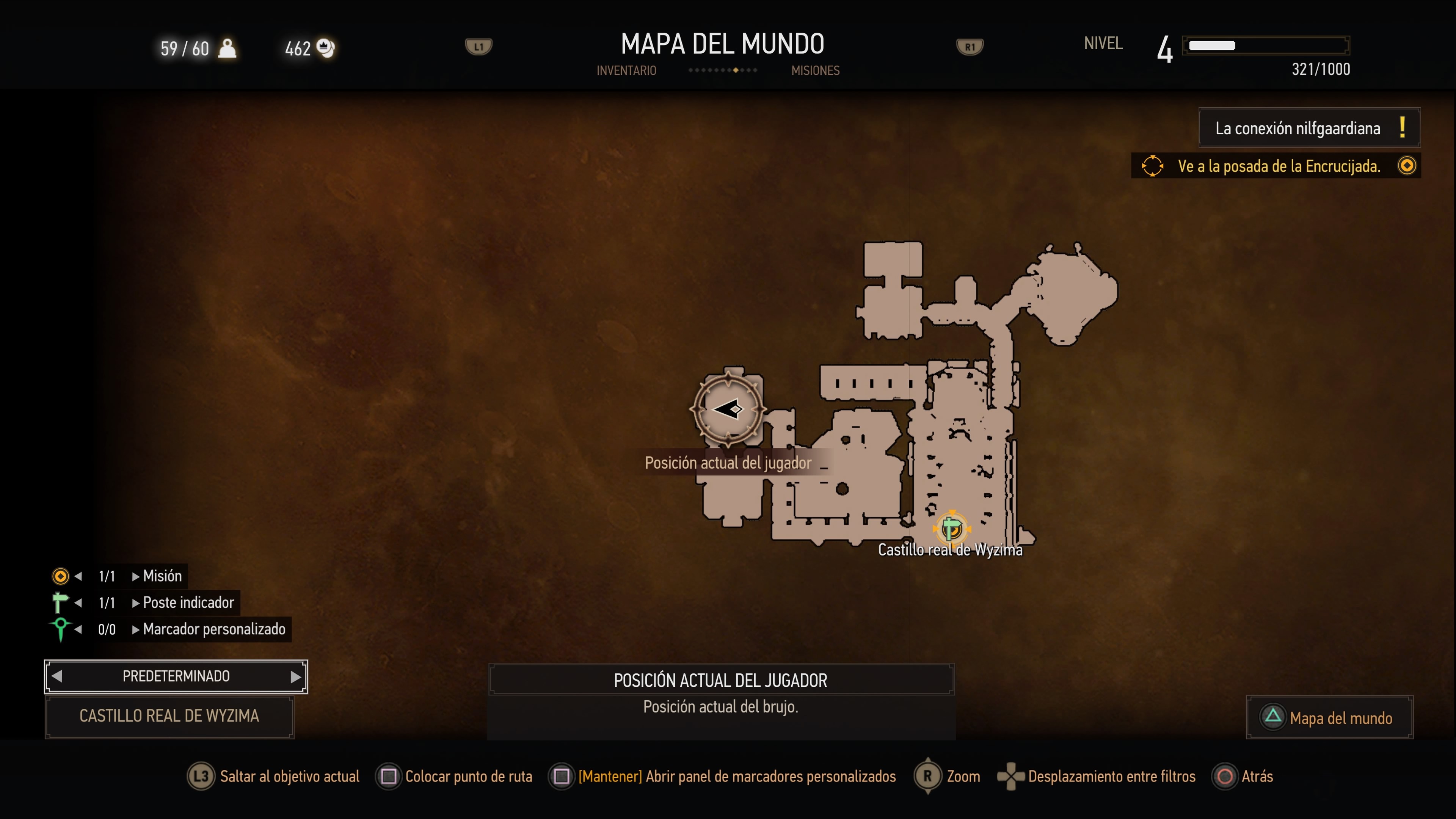Click the left arrow on Predeterminado selector
Viewport: 1456px width, 819px height.
point(56,676)
